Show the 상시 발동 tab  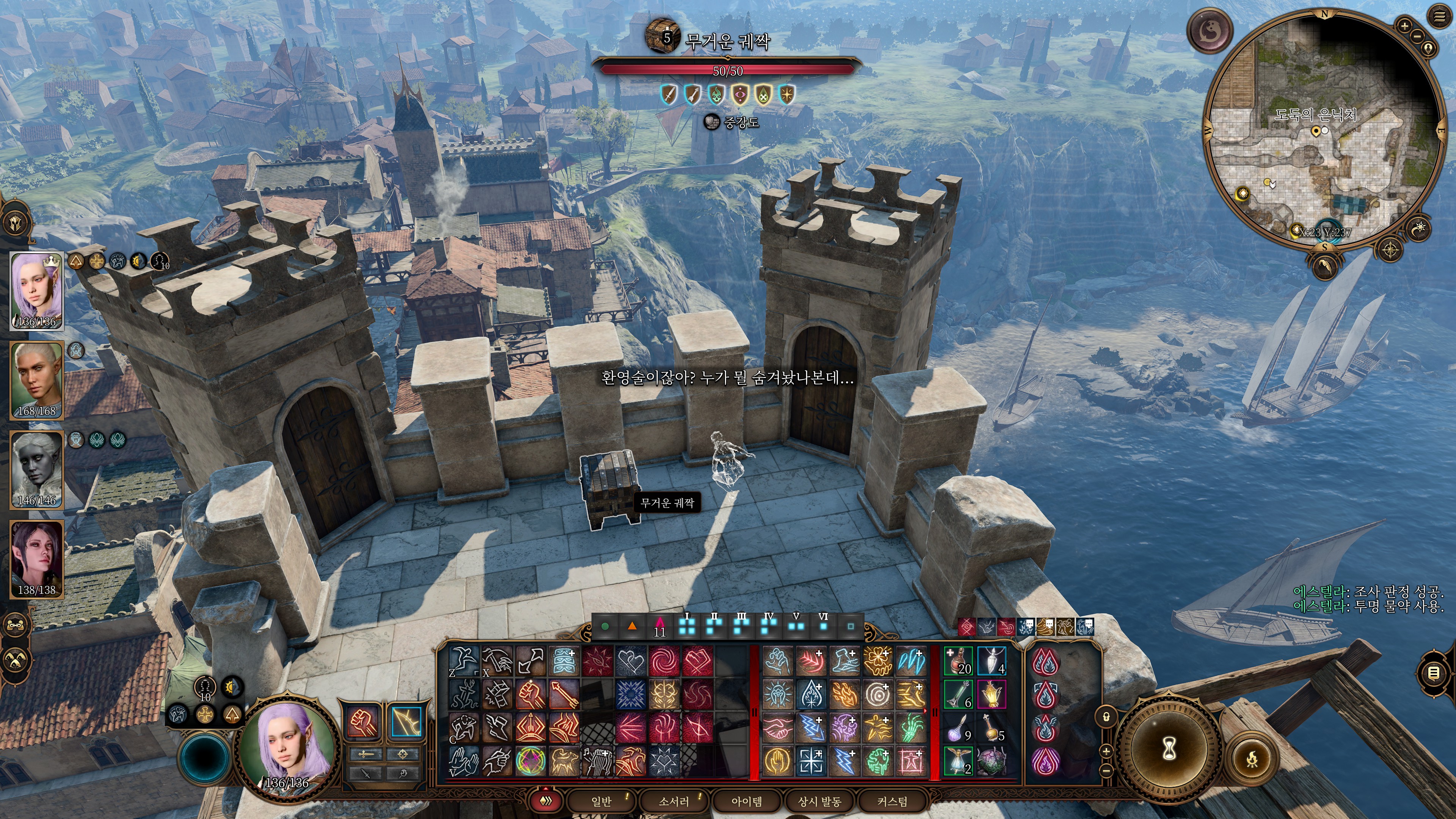[x=819, y=802]
